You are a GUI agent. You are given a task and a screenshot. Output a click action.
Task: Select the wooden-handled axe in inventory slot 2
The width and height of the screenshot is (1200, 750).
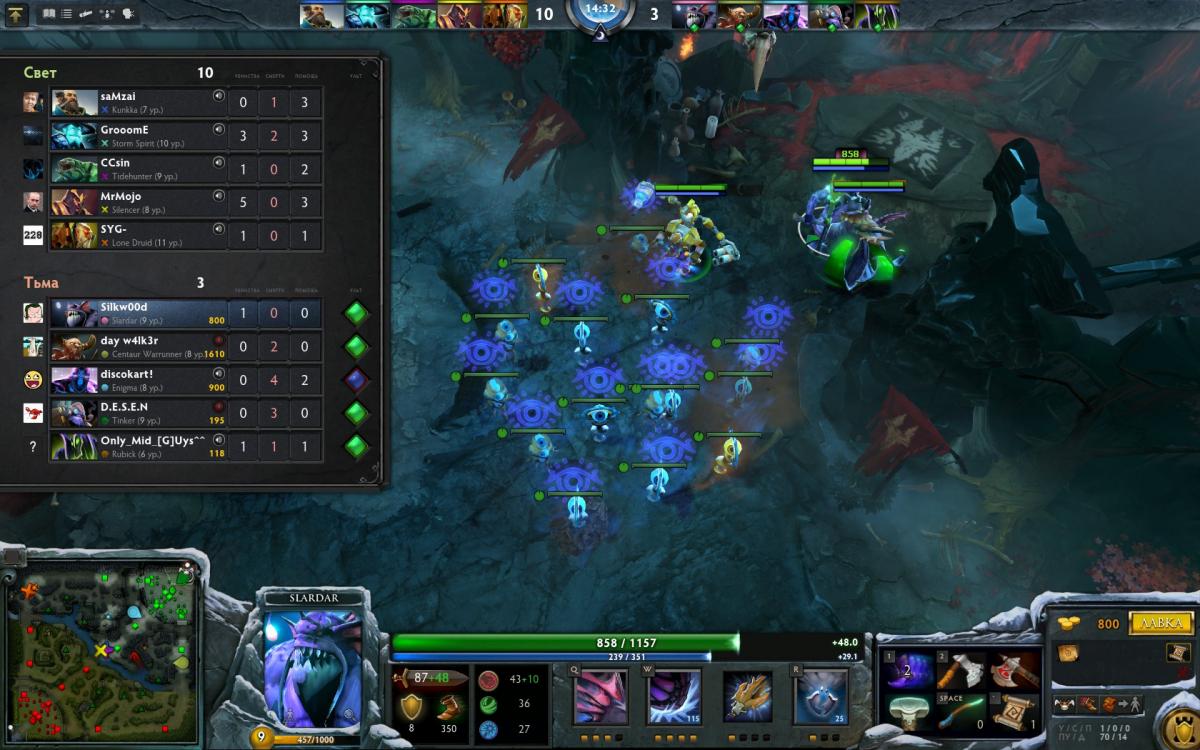(962, 671)
